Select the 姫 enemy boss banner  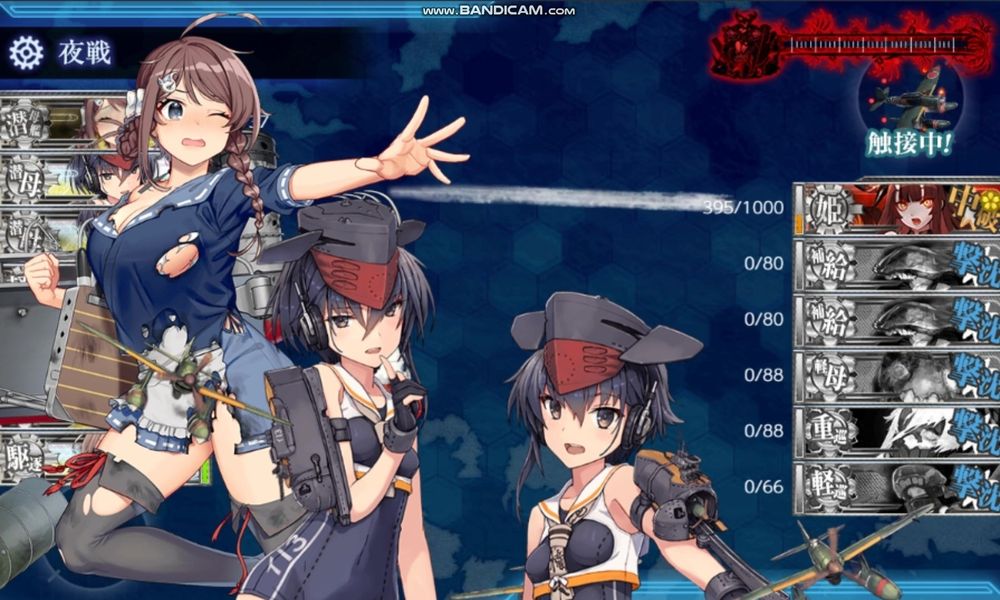897,207
